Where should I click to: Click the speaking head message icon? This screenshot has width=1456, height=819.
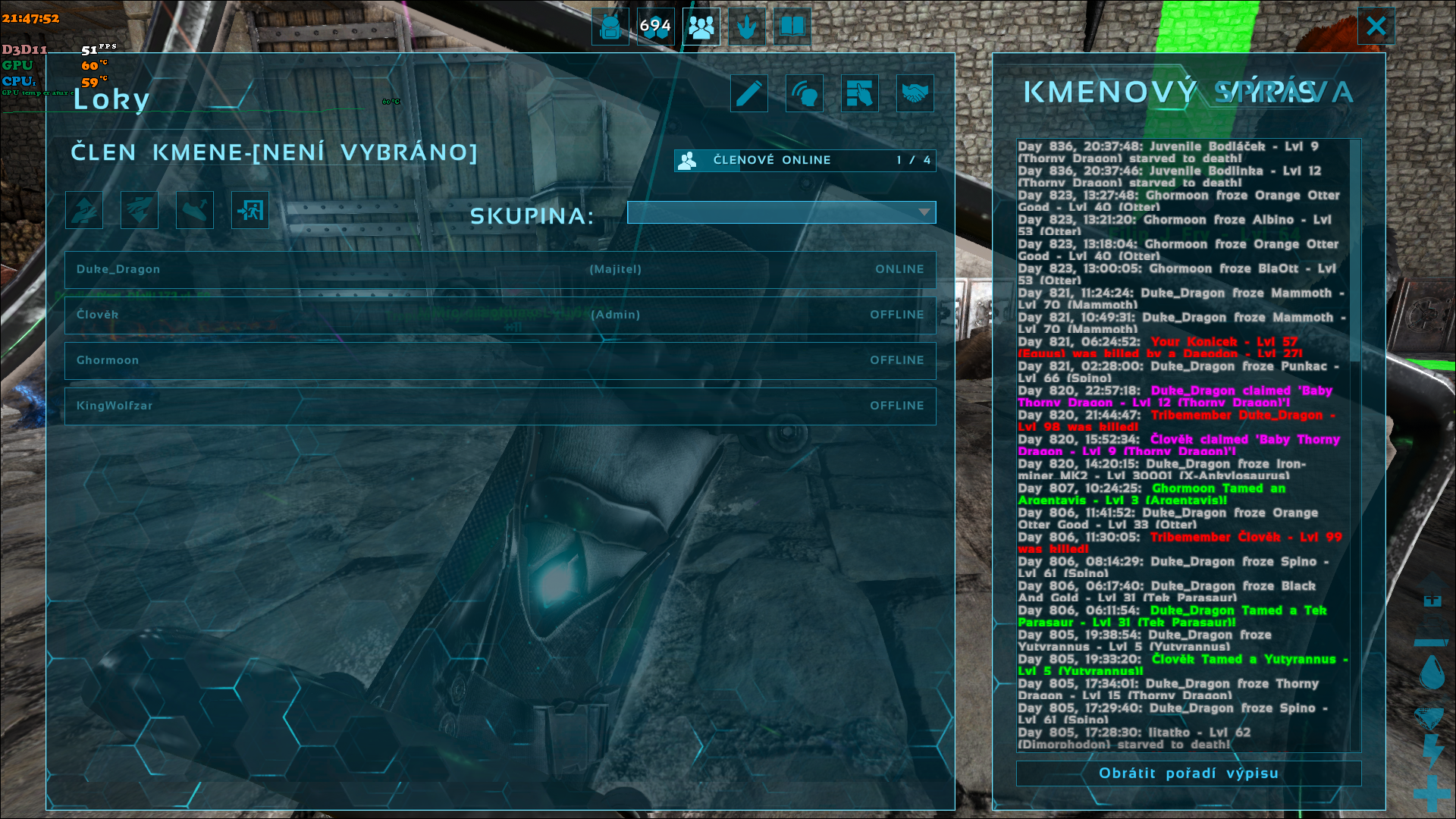click(805, 93)
